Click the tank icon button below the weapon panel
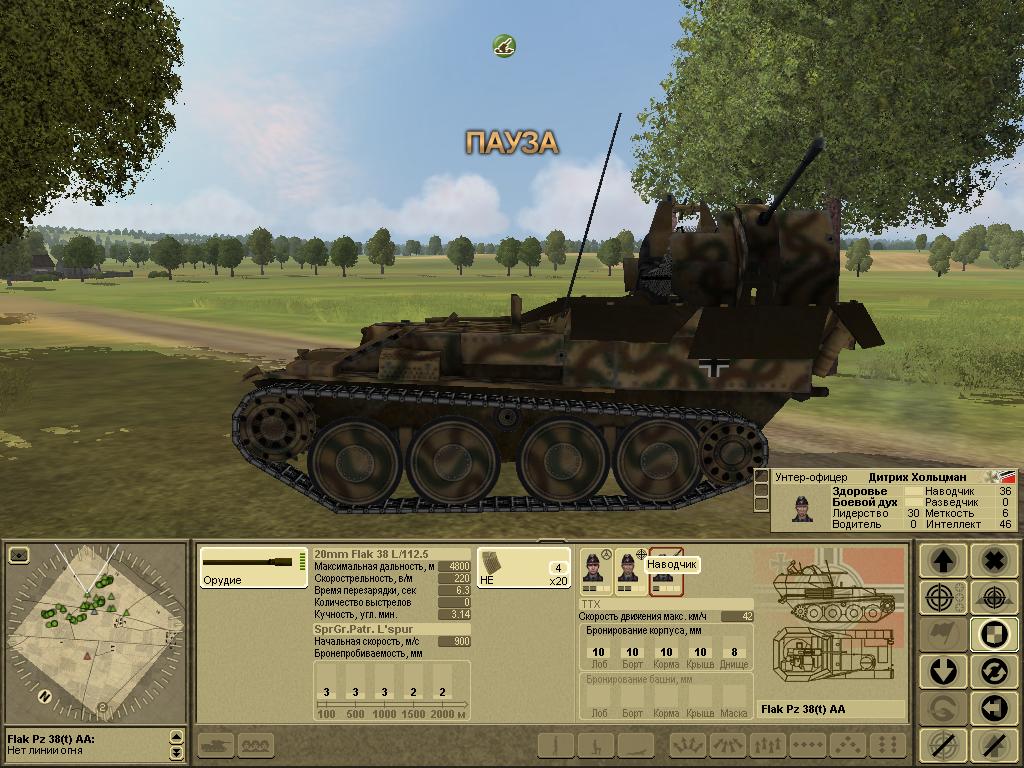 [x=217, y=745]
